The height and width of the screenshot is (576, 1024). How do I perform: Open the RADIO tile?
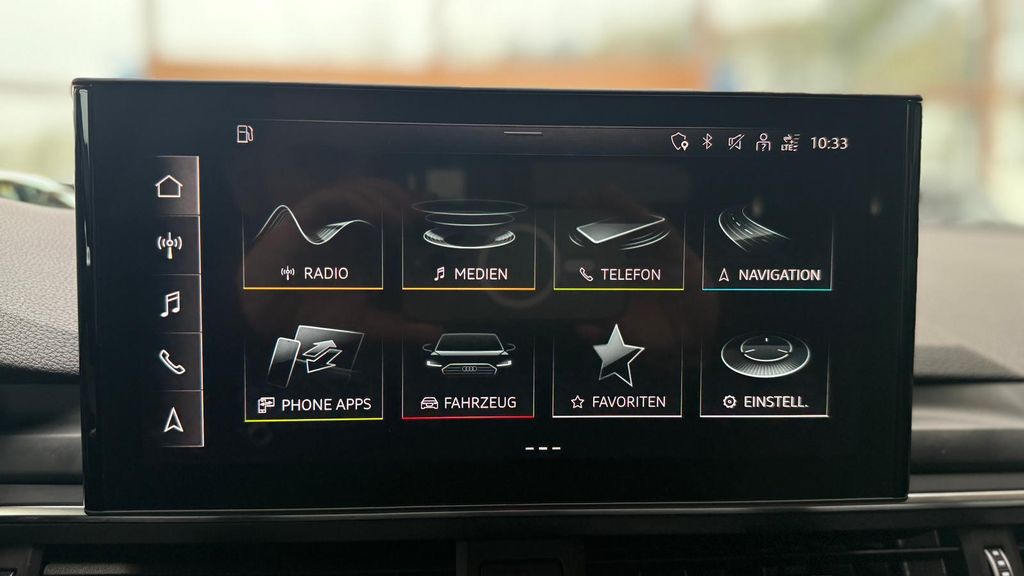(x=313, y=247)
